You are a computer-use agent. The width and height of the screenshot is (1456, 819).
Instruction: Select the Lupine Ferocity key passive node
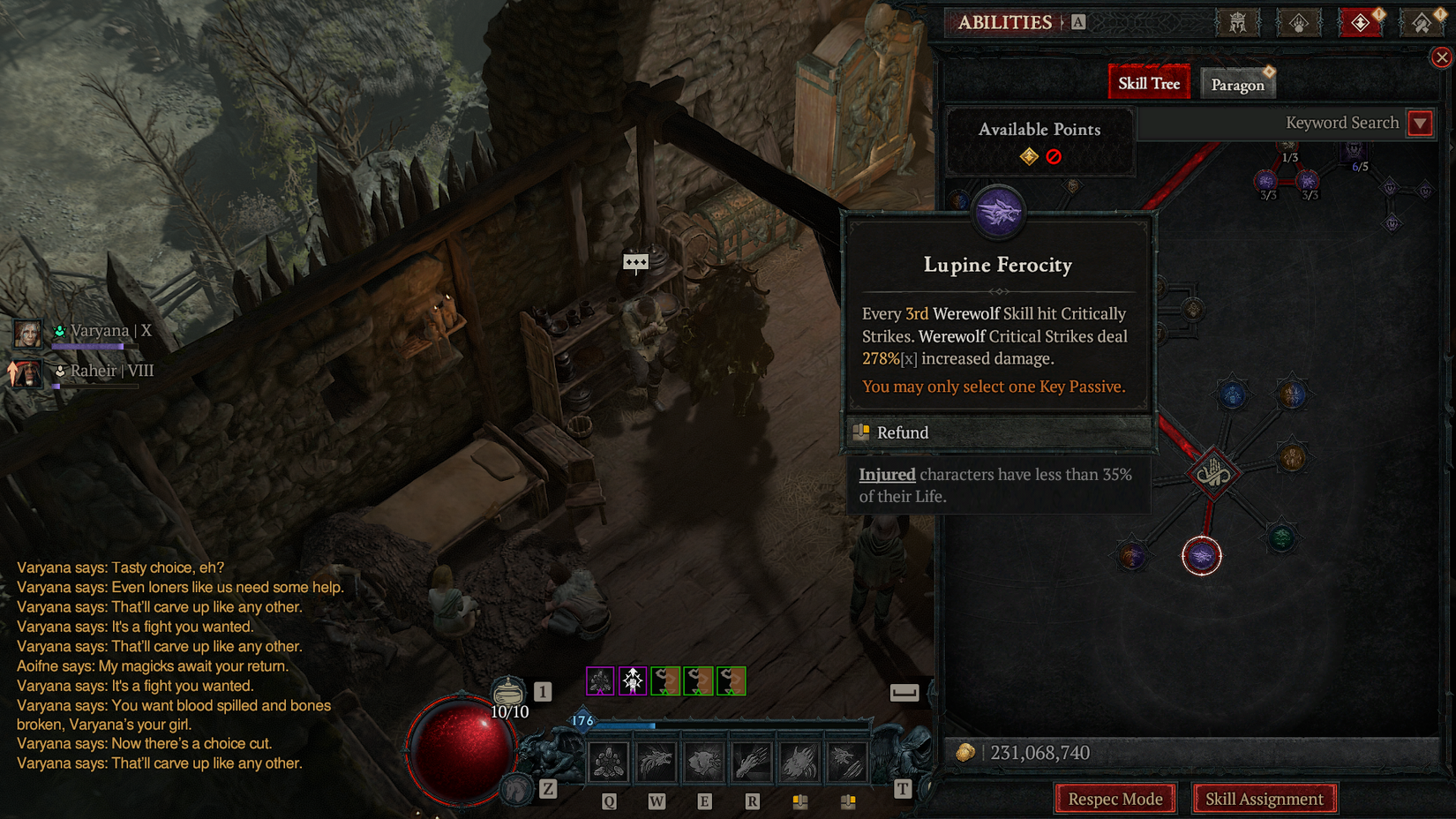(x=1201, y=556)
